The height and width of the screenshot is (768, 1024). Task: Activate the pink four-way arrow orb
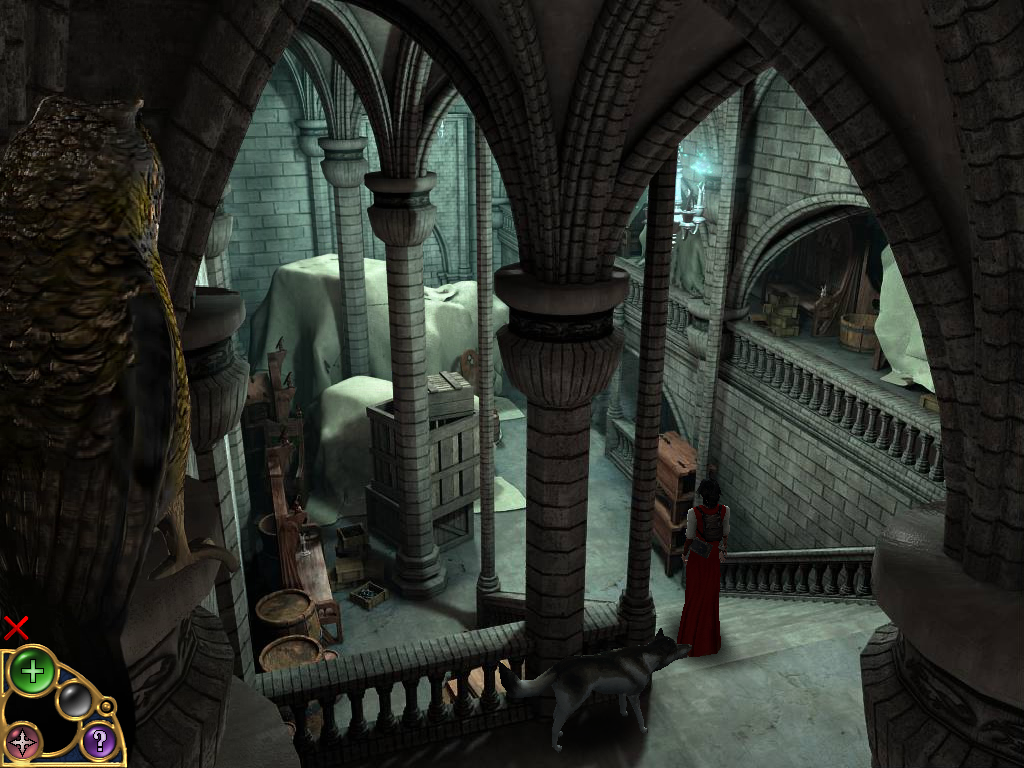pos(22,742)
